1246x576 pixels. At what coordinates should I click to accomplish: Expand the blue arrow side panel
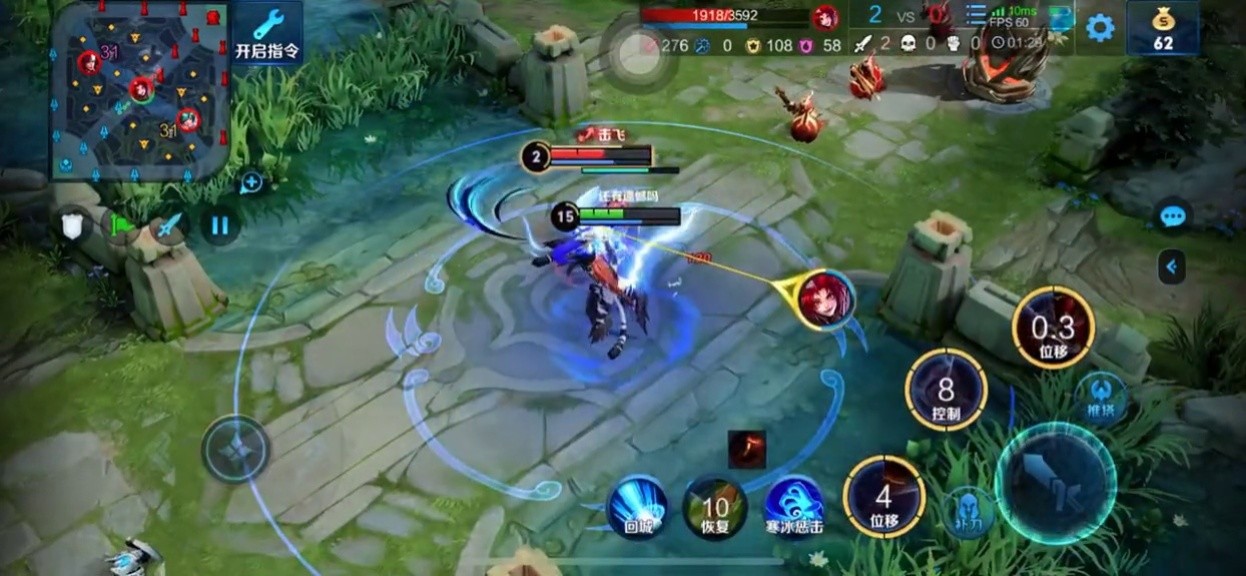pyautogui.click(x=1171, y=266)
